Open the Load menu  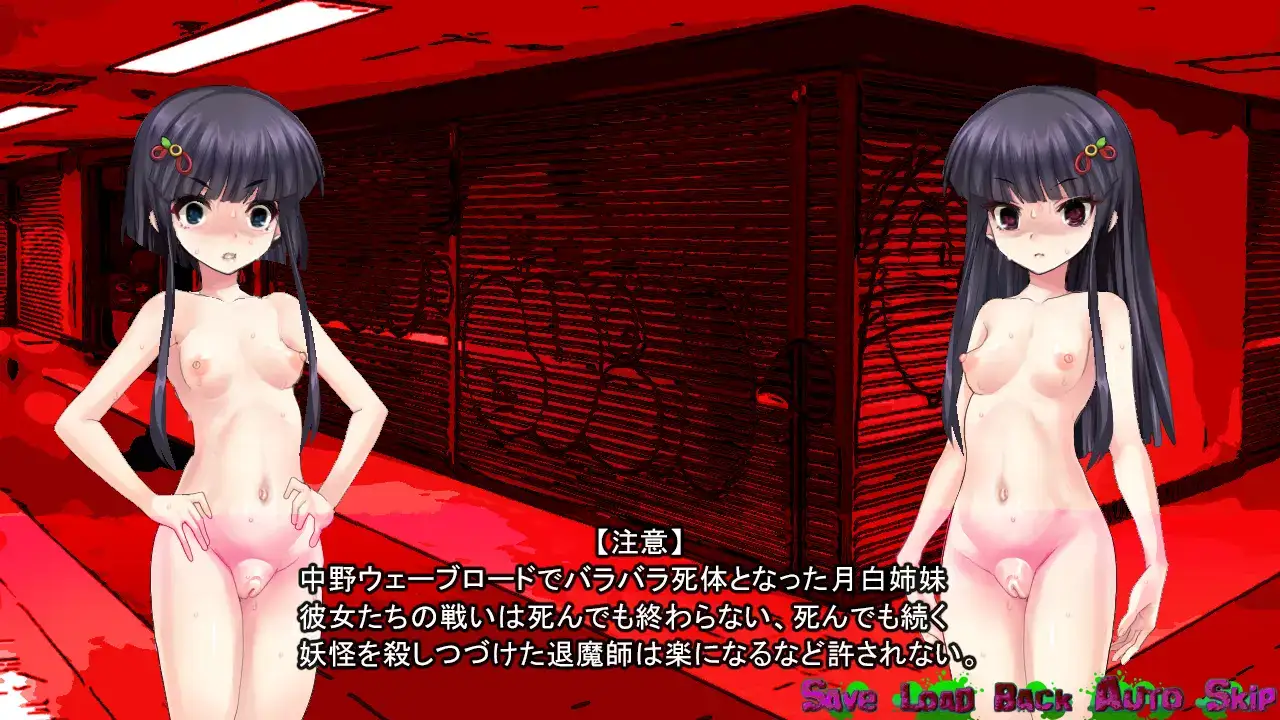point(937,696)
